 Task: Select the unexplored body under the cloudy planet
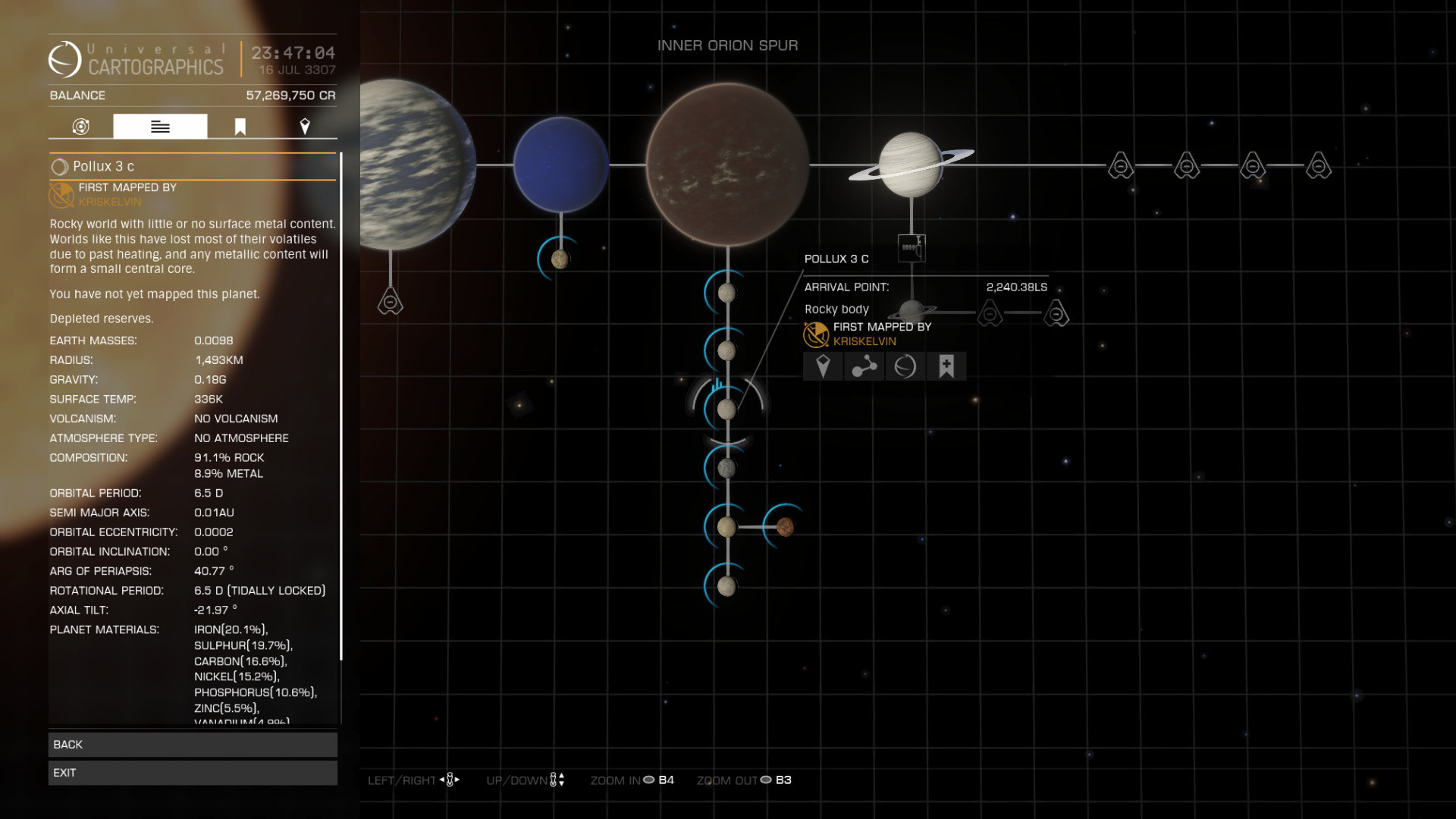[x=391, y=302]
